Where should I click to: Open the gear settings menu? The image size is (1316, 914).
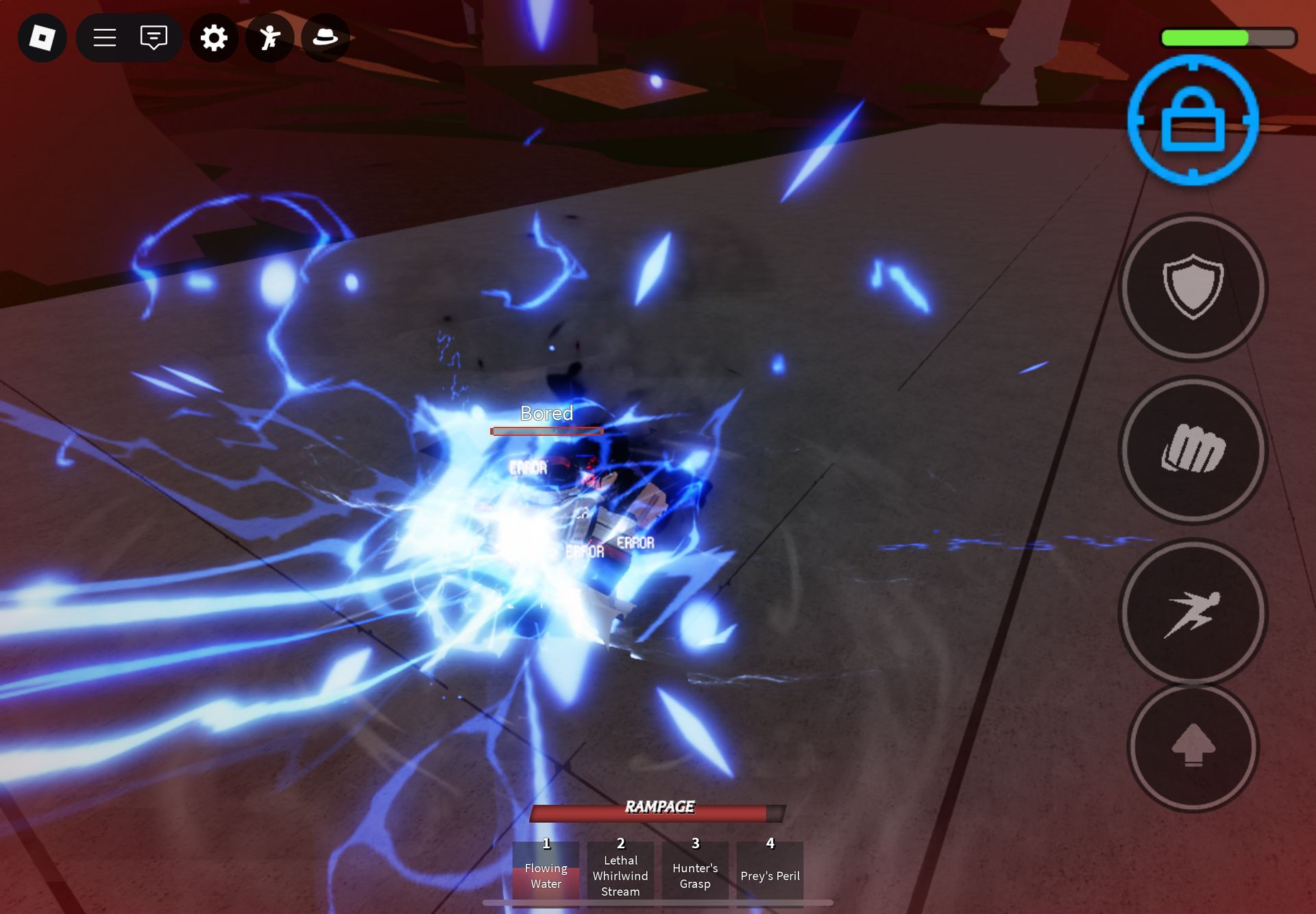click(214, 38)
